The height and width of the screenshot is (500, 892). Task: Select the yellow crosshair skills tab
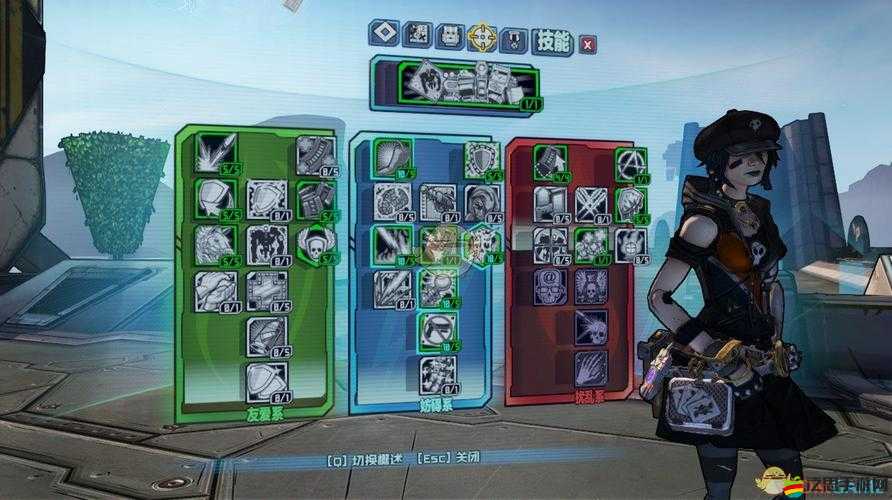(482, 36)
